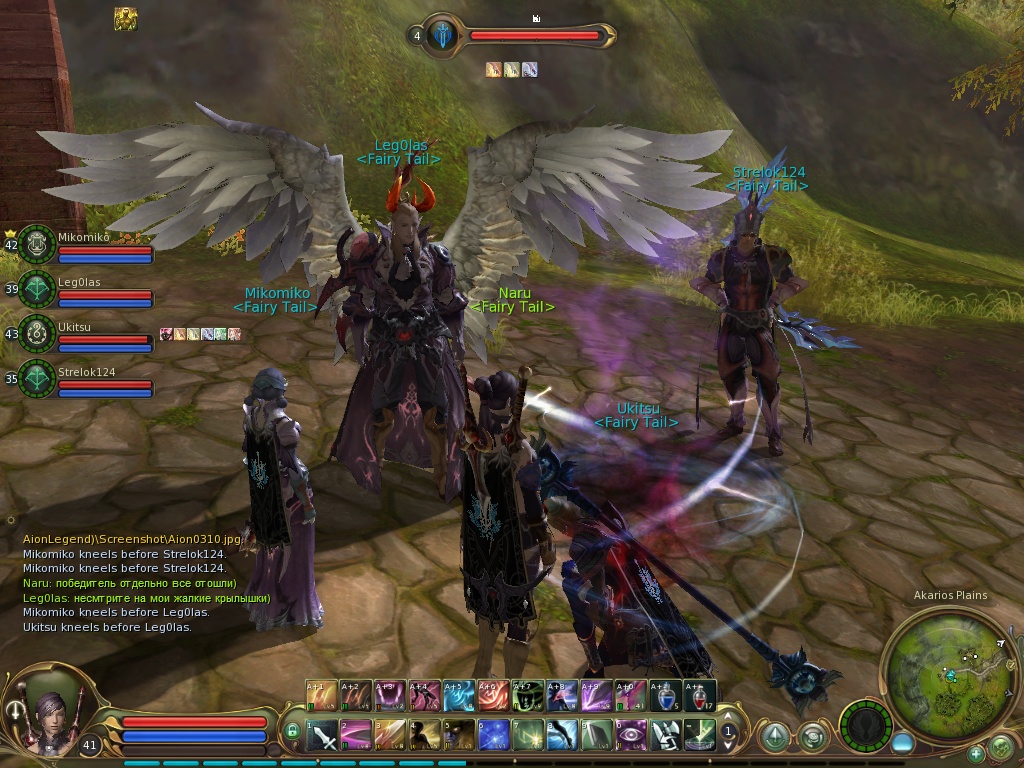1024x768 pixels.
Task: Select party member Mikomiko's frame
Action: point(37,244)
